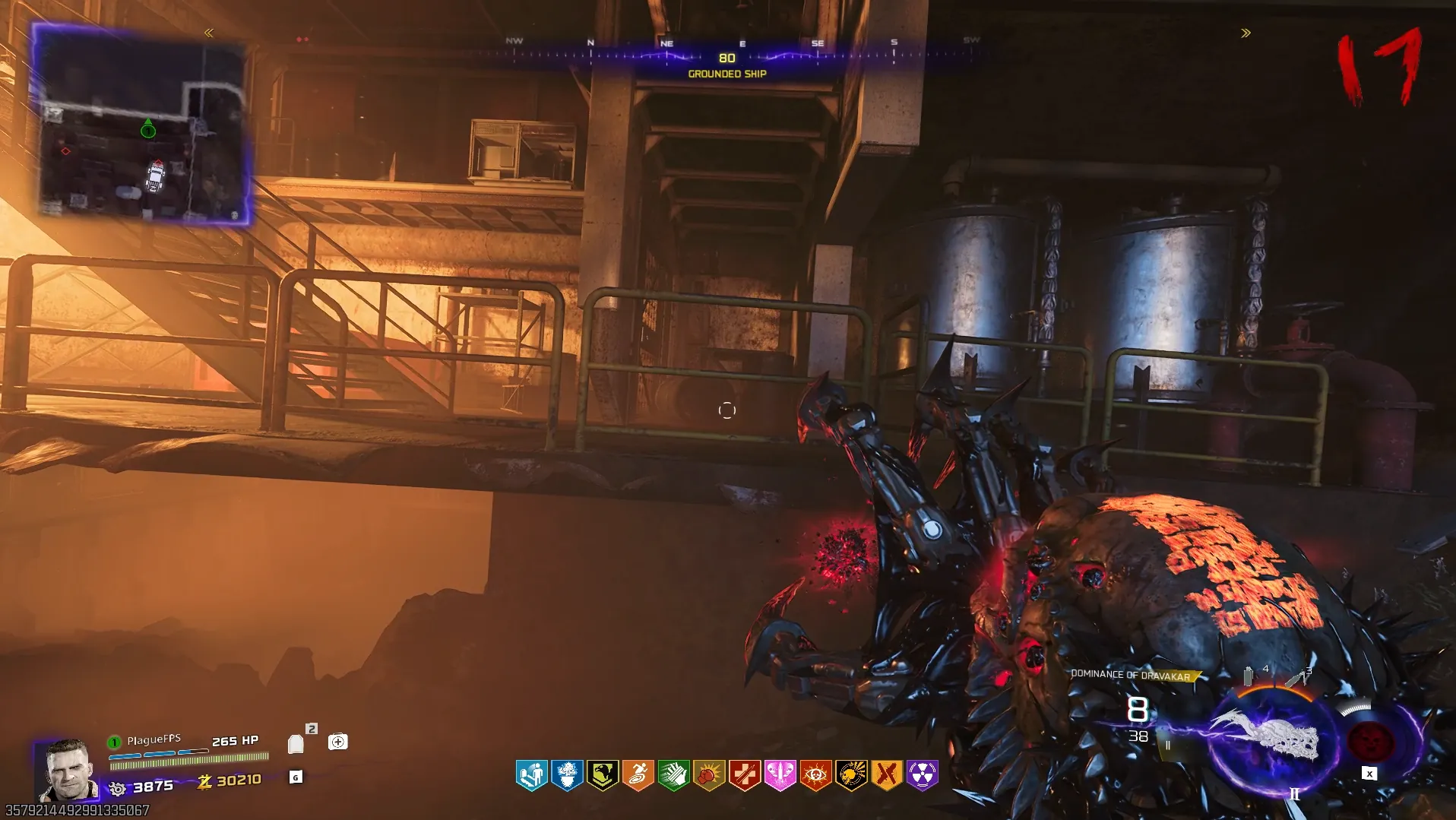Select the stairs-and-figure perk icon
Image resolution: width=1456 pixels, height=820 pixels.
click(531, 775)
